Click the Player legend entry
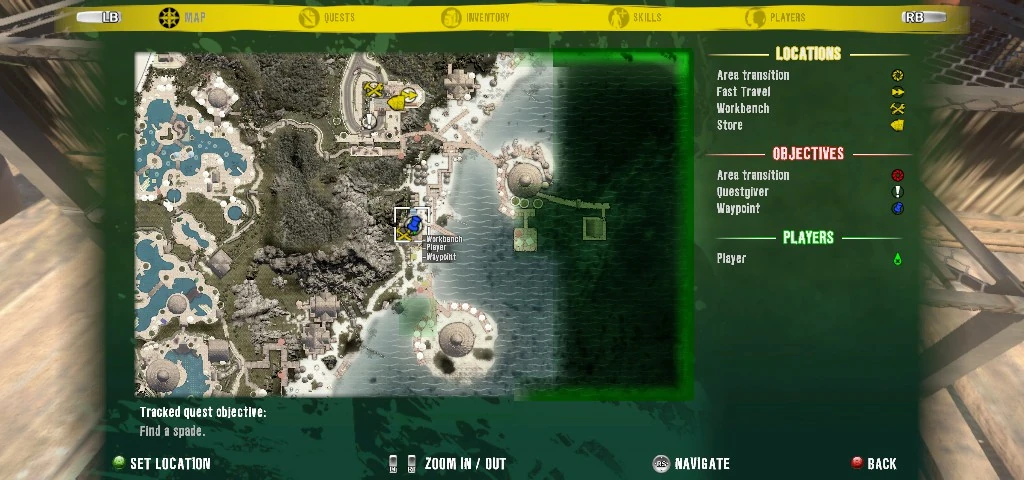The width and height of the screenshot is (1024, 480). click(731, 258)
